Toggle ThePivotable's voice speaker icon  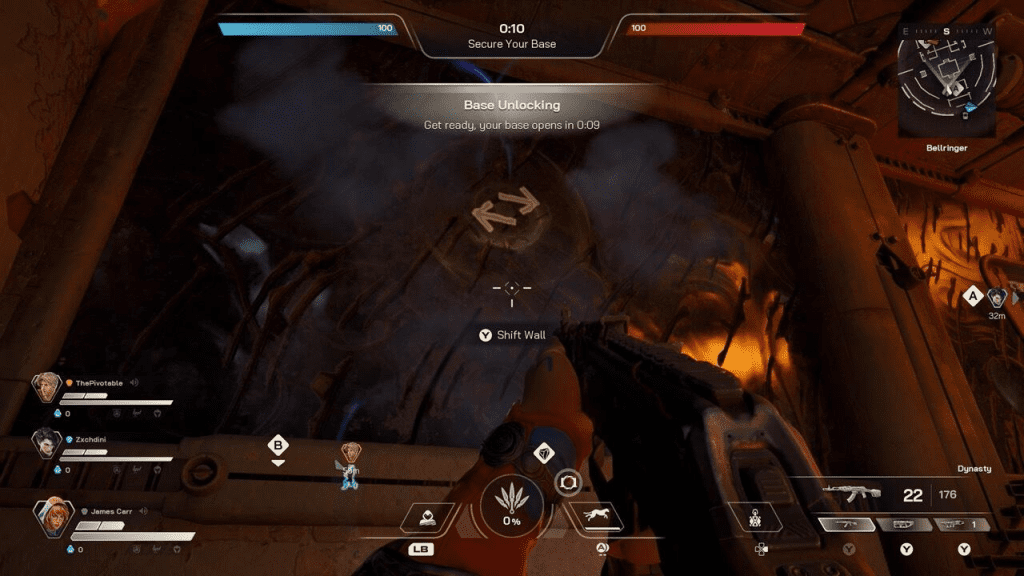133,382
